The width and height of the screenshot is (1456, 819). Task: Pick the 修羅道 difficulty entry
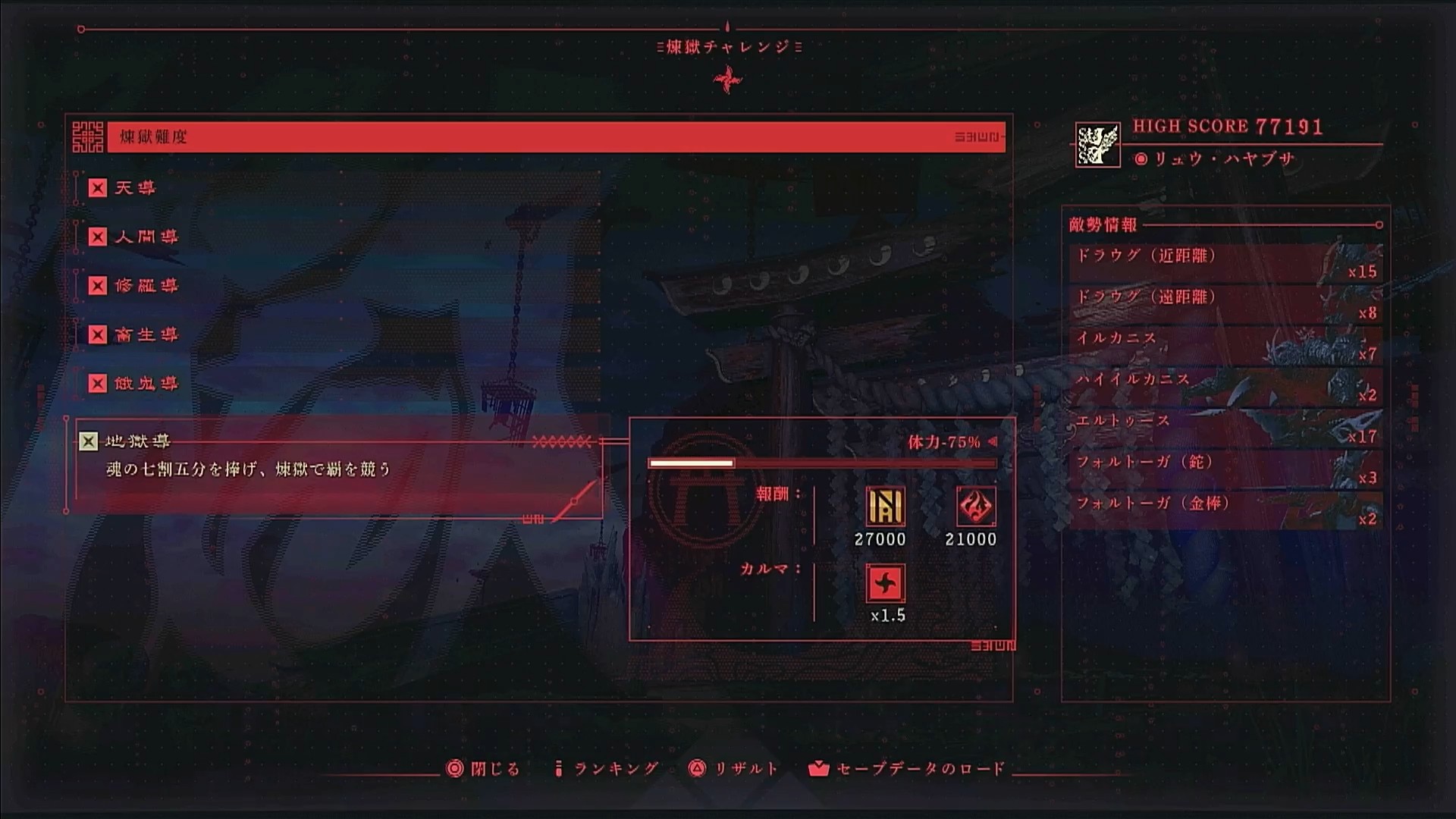[x=146, y=286]
